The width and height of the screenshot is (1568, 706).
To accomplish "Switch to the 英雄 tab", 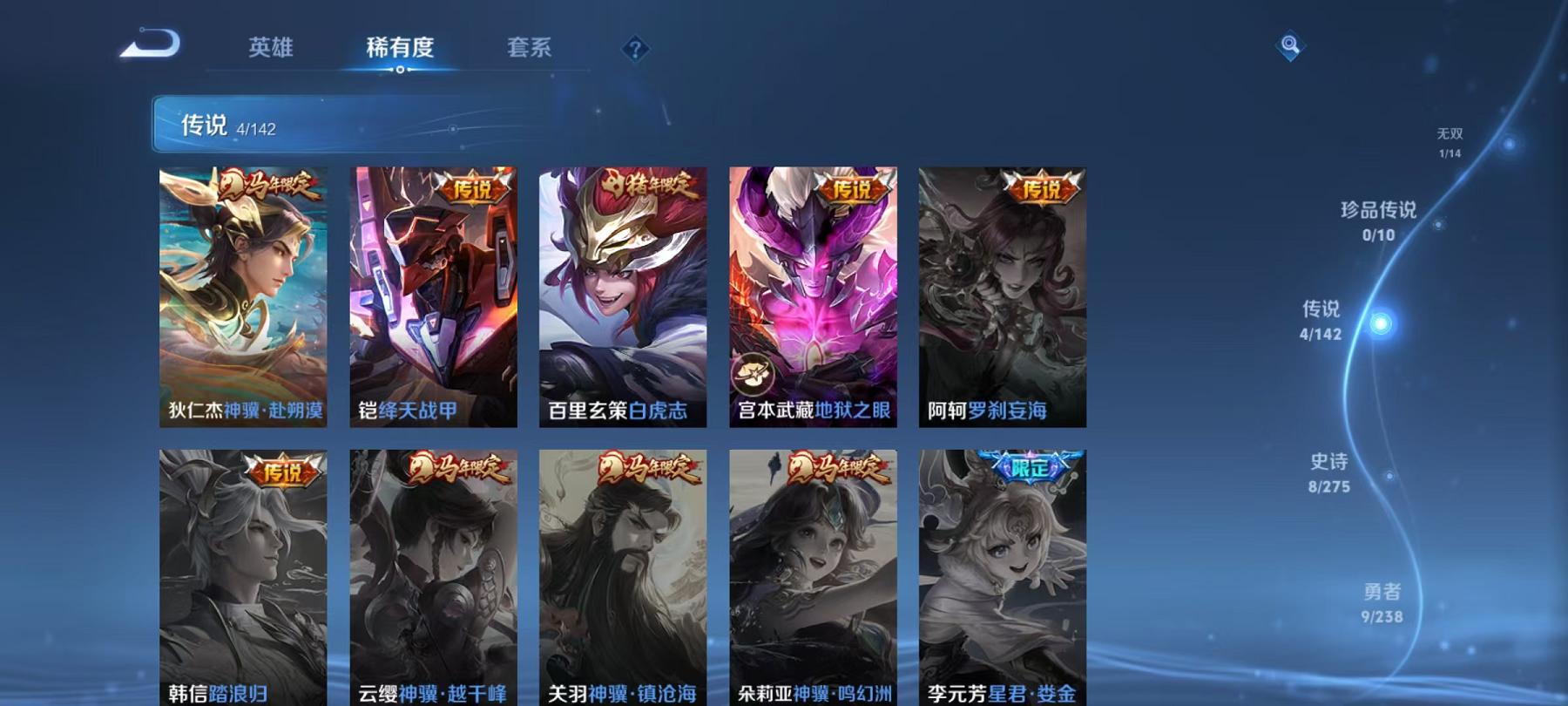I will [270, 50].
